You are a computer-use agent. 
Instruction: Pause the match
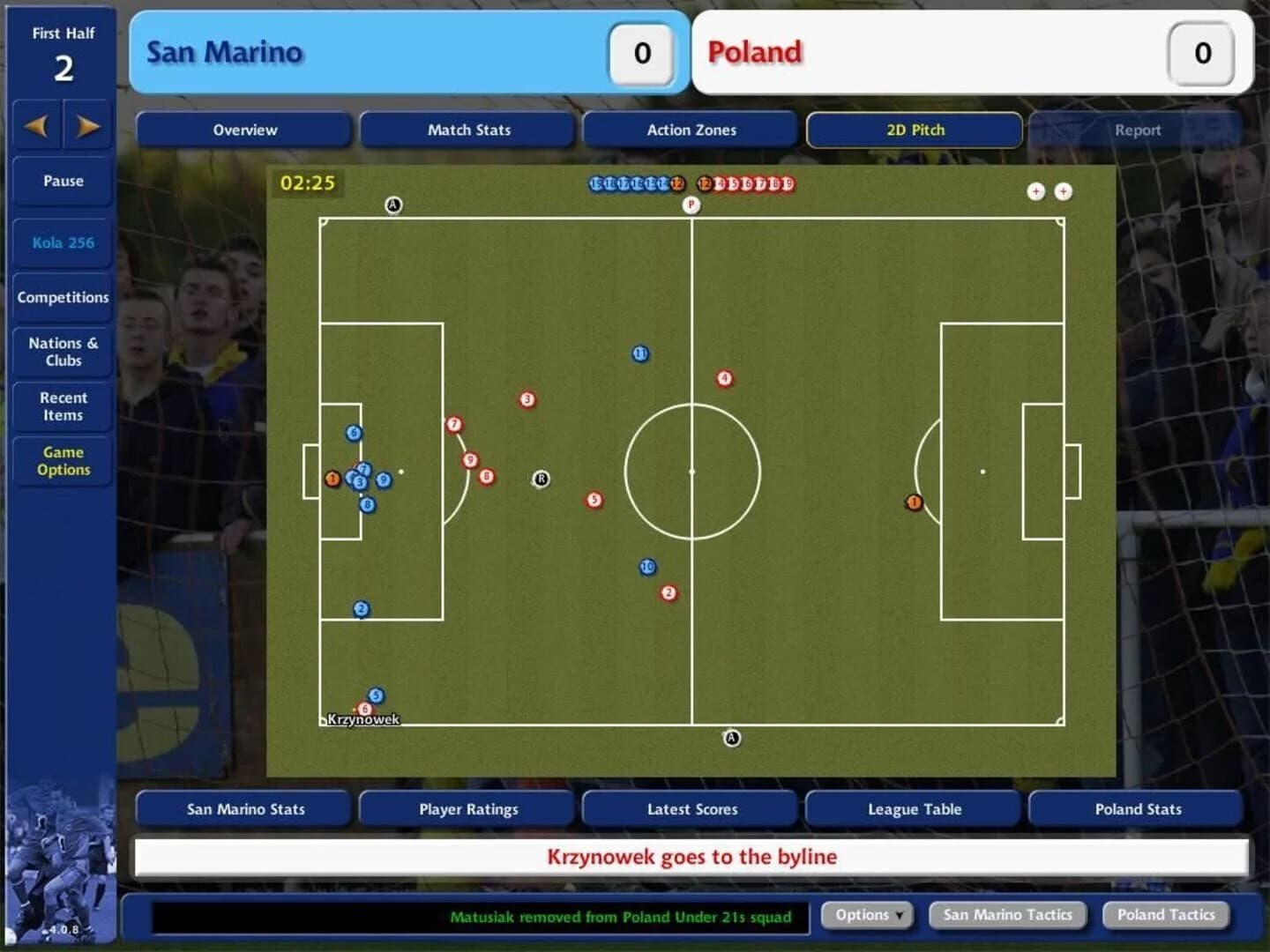(x=62, y=181)
